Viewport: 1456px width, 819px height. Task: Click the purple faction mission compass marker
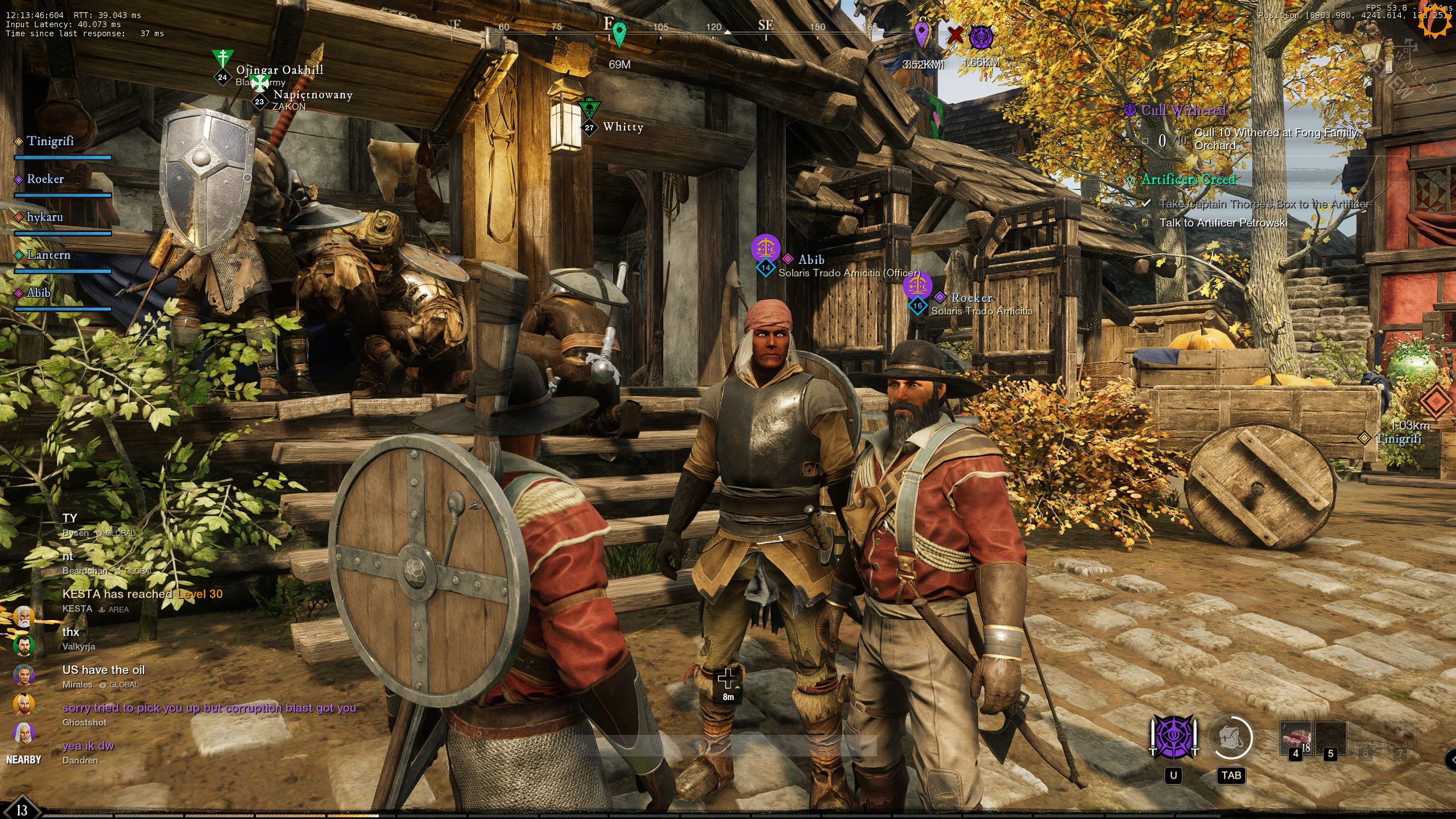pos(981,37)
